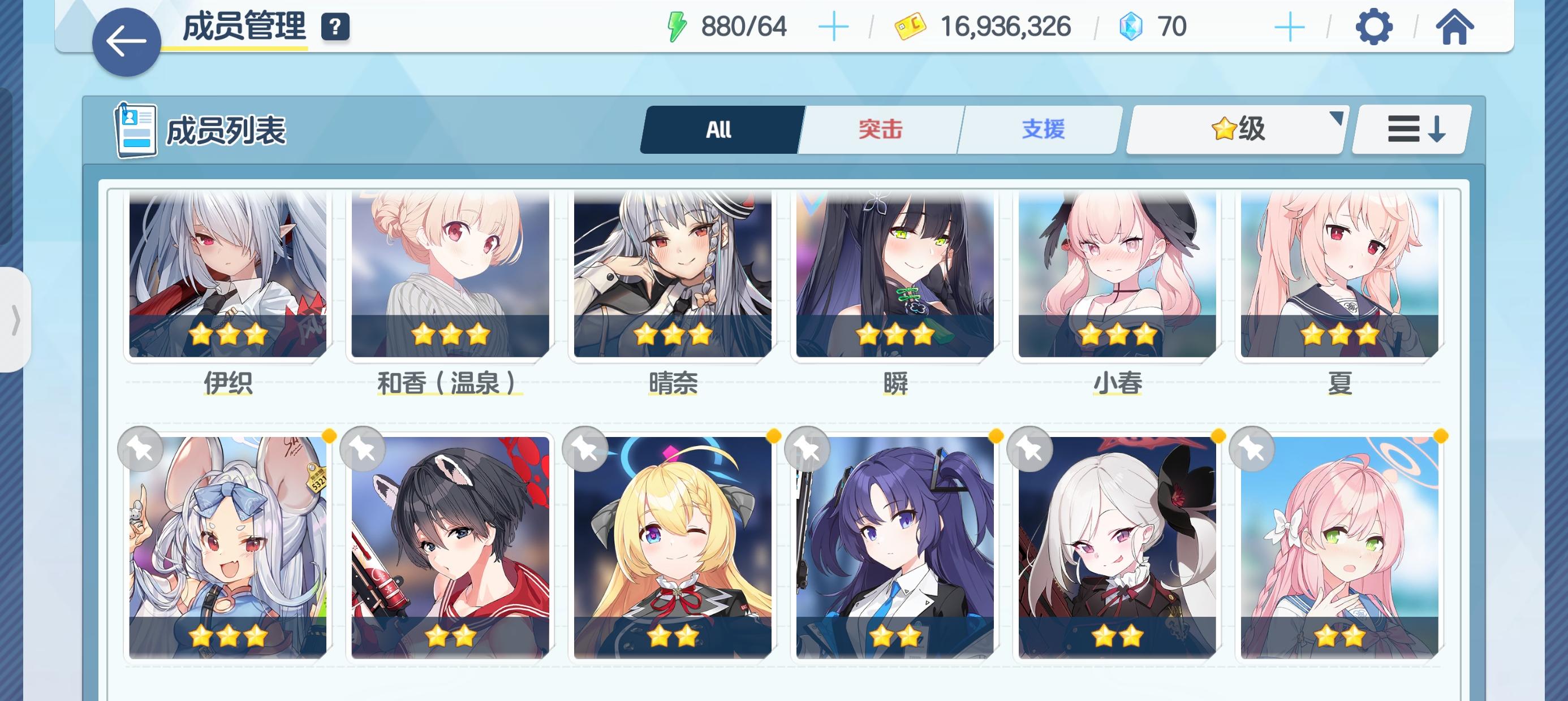This screenshot has height=701, width=1568.
Task: Click the sort order icon with down arrow
Action: [x=1411, y=129]
